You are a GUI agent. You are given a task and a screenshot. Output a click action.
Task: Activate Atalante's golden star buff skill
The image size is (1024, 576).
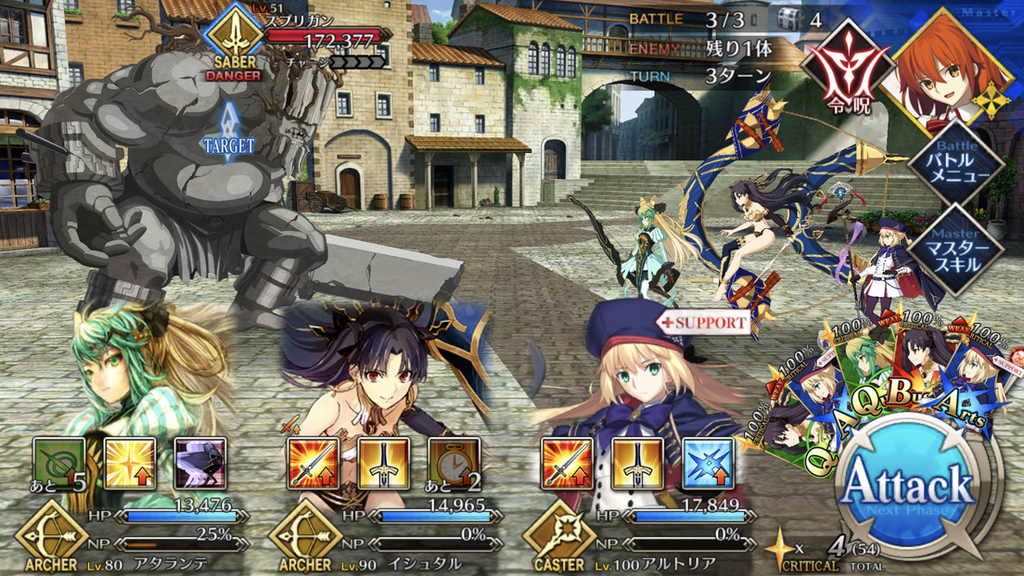click(x=130, y=462)
